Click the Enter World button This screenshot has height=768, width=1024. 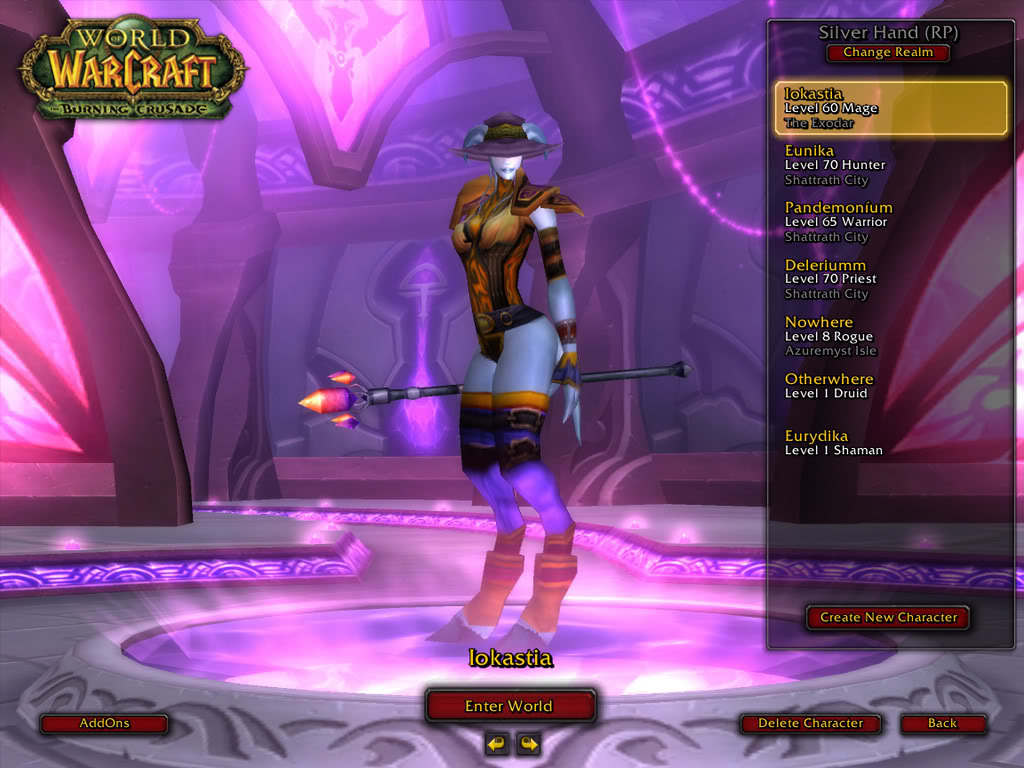[x=510, y=706]
